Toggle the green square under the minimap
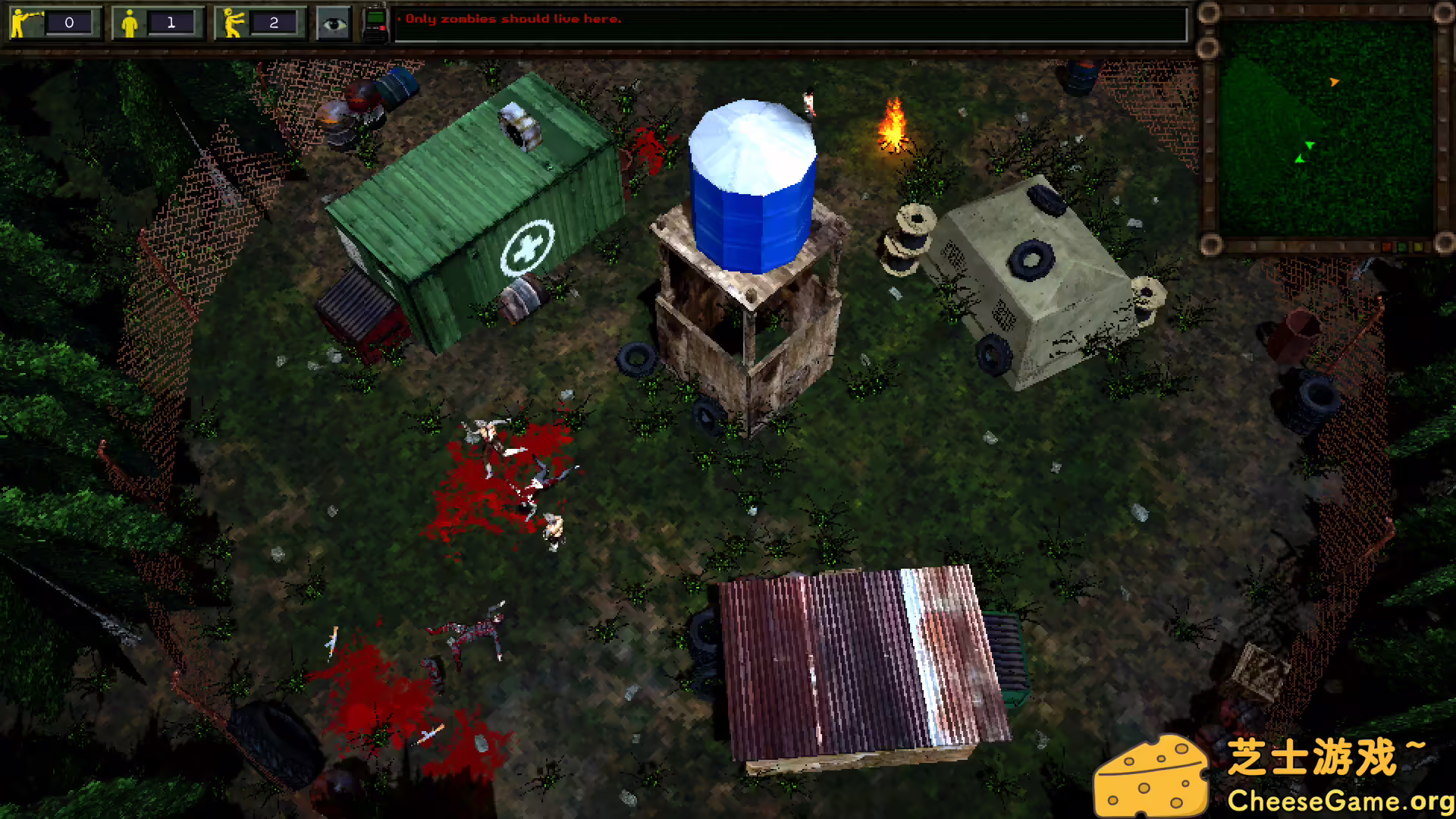Image resolution: width=1456 pixels, height=819 pixels. [1401, 246]
